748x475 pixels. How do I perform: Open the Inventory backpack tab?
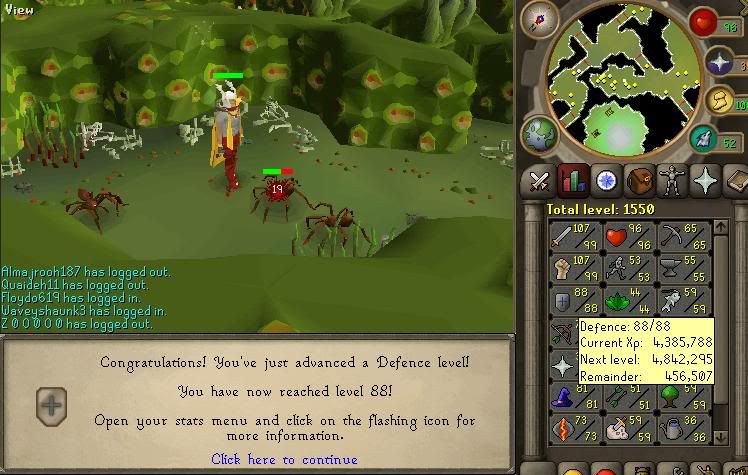638,181
